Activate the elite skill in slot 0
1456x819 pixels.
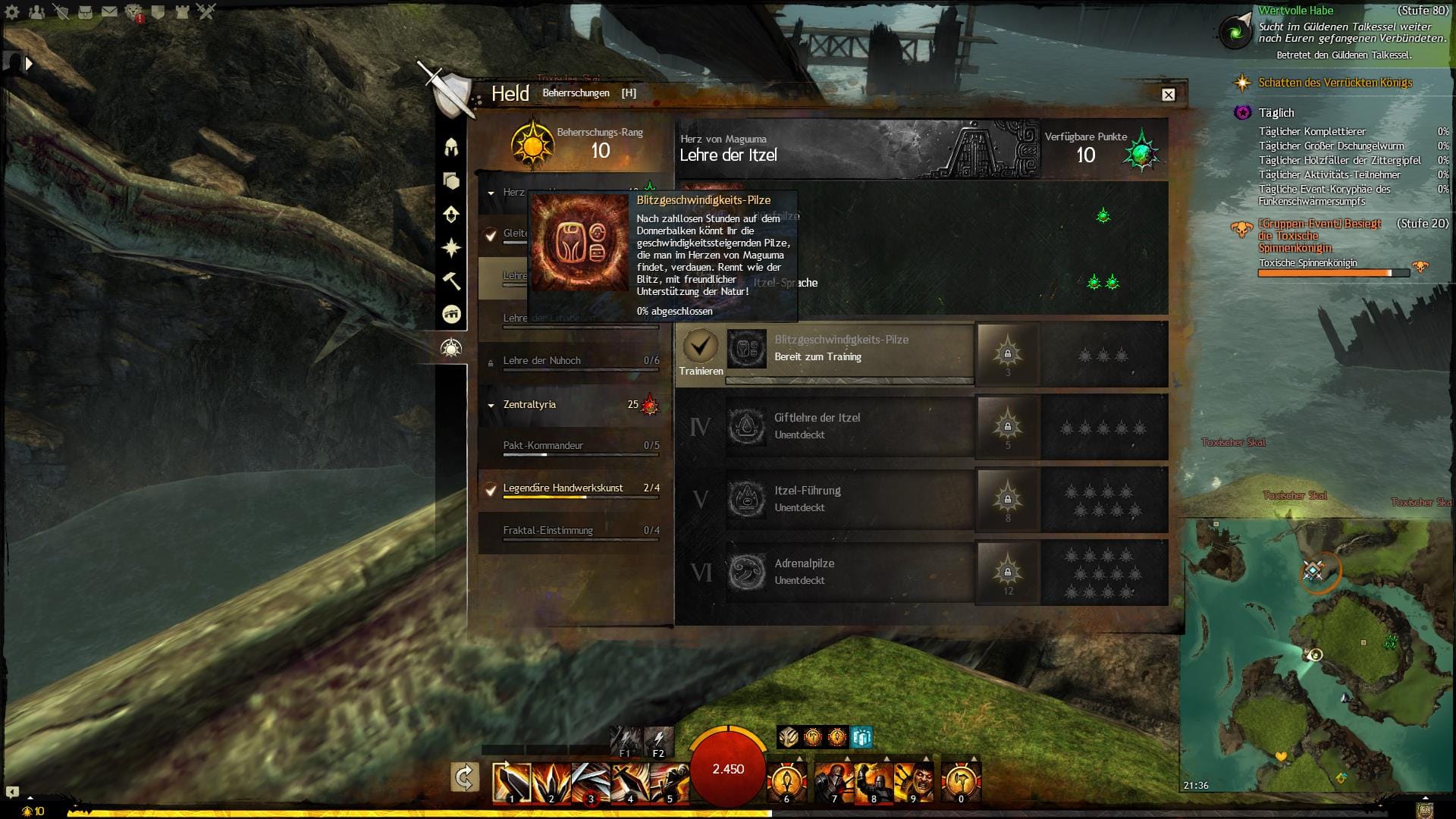(961, 782)
